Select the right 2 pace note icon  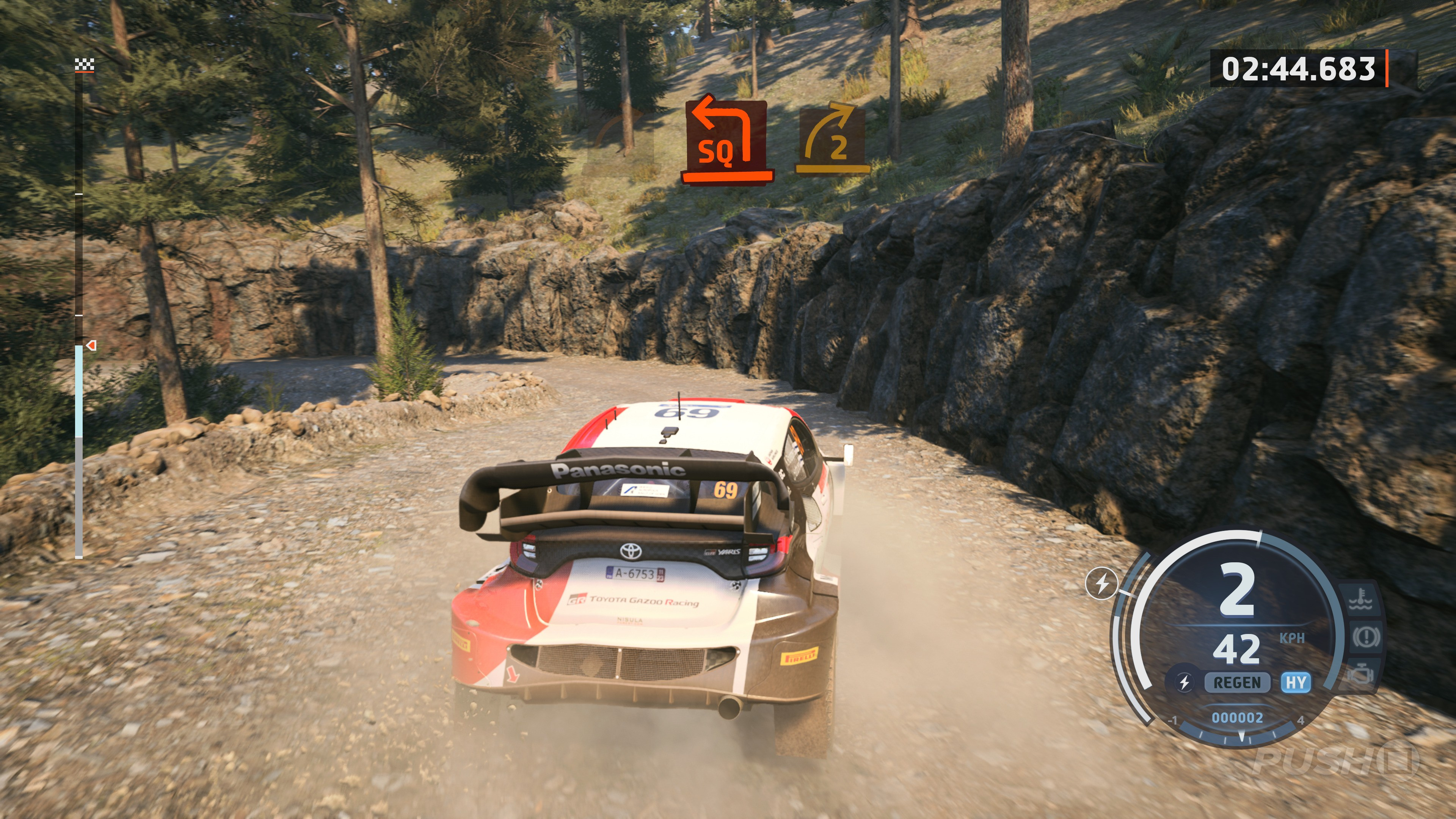point(833,139)
